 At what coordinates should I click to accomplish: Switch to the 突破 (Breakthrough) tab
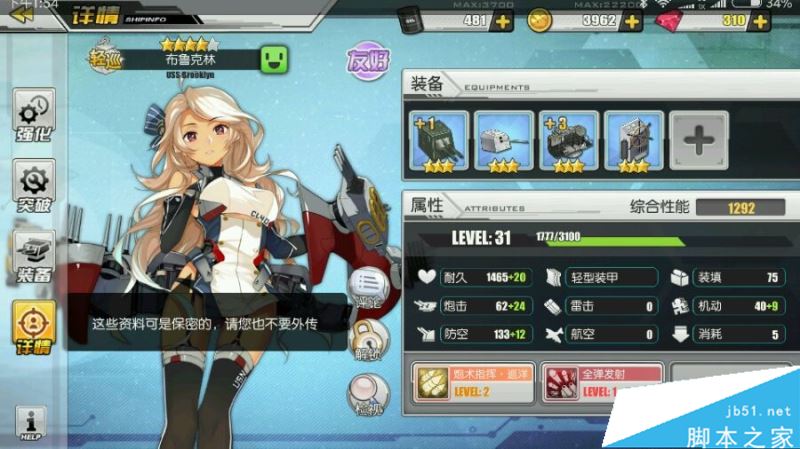pos(33,187)
